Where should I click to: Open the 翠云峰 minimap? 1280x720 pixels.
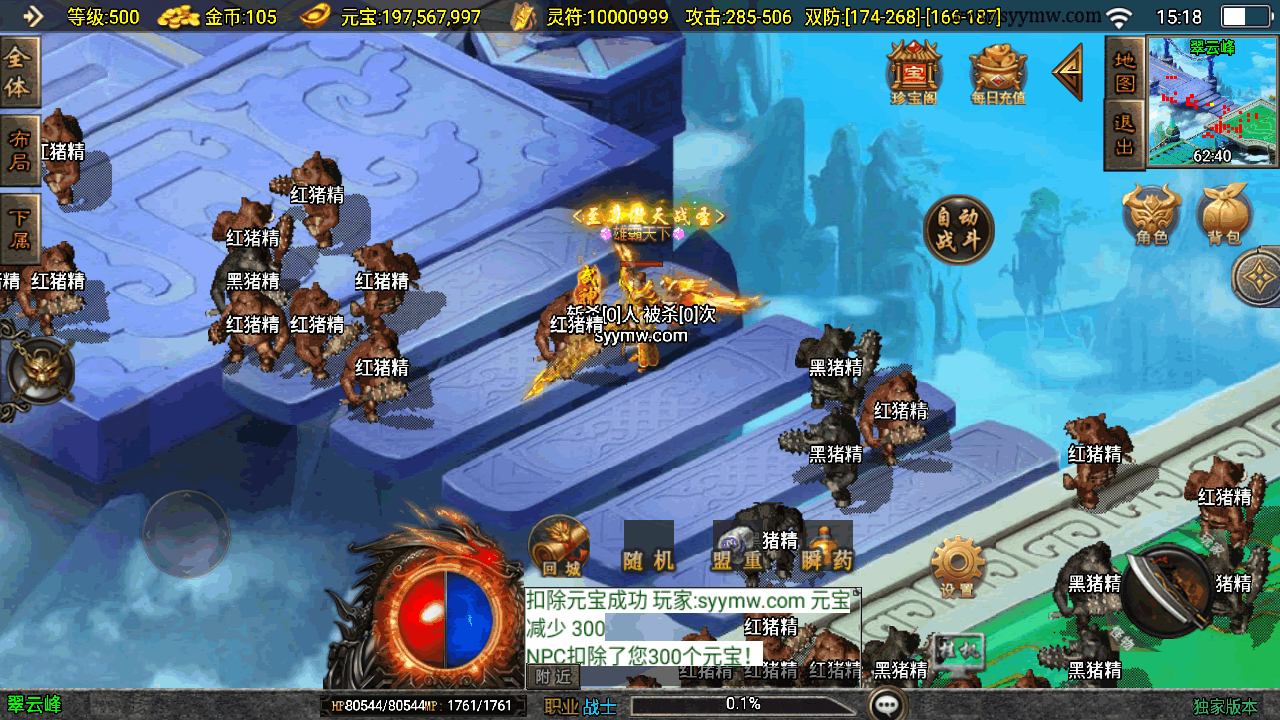pyautogui.click(x=1212, y=101)
